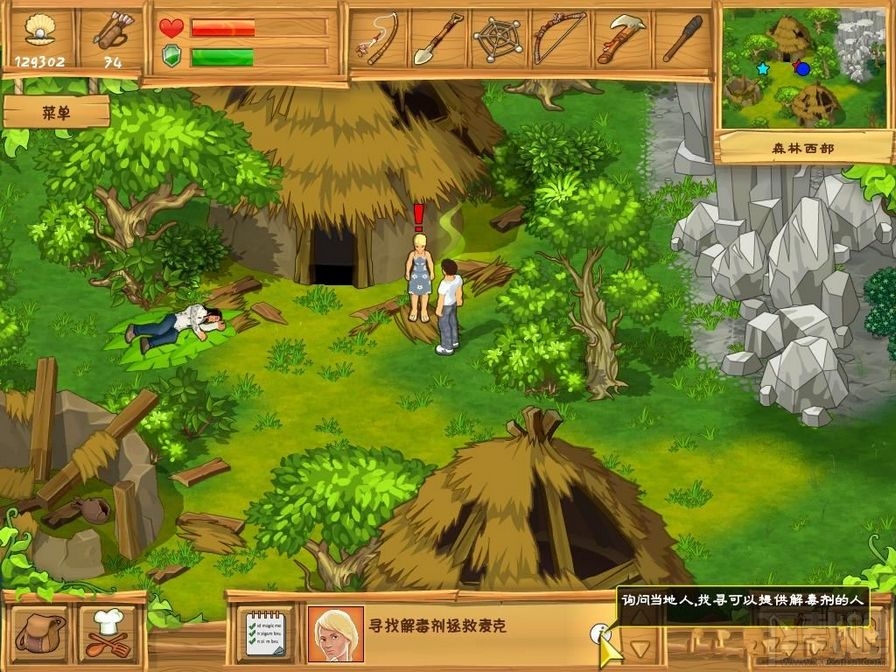Screen dimensions: 896x672
Task: Open the leather backpack inventory
Action: click(x=41, y=632)
